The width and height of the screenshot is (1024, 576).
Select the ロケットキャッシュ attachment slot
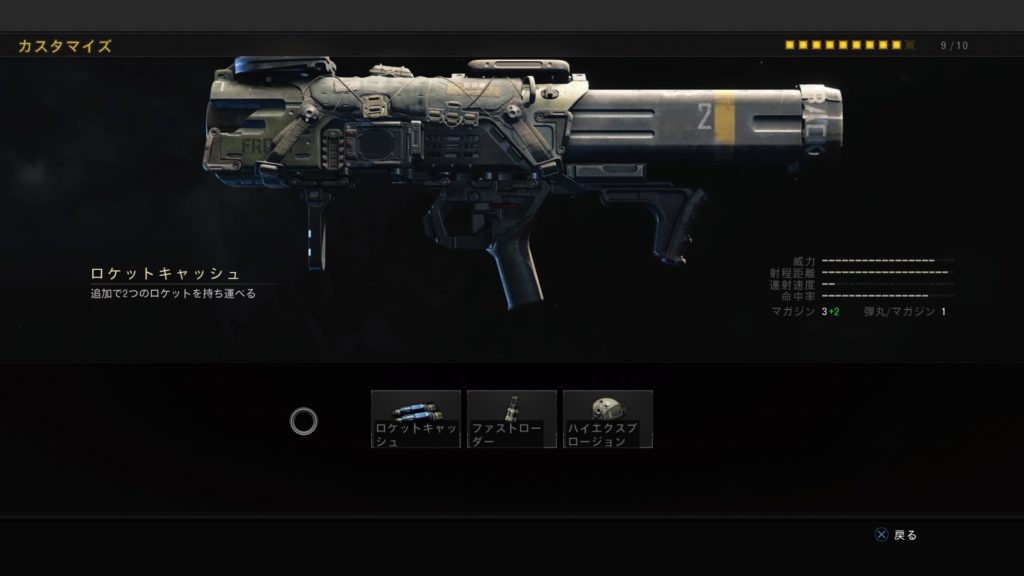(416, 418)
